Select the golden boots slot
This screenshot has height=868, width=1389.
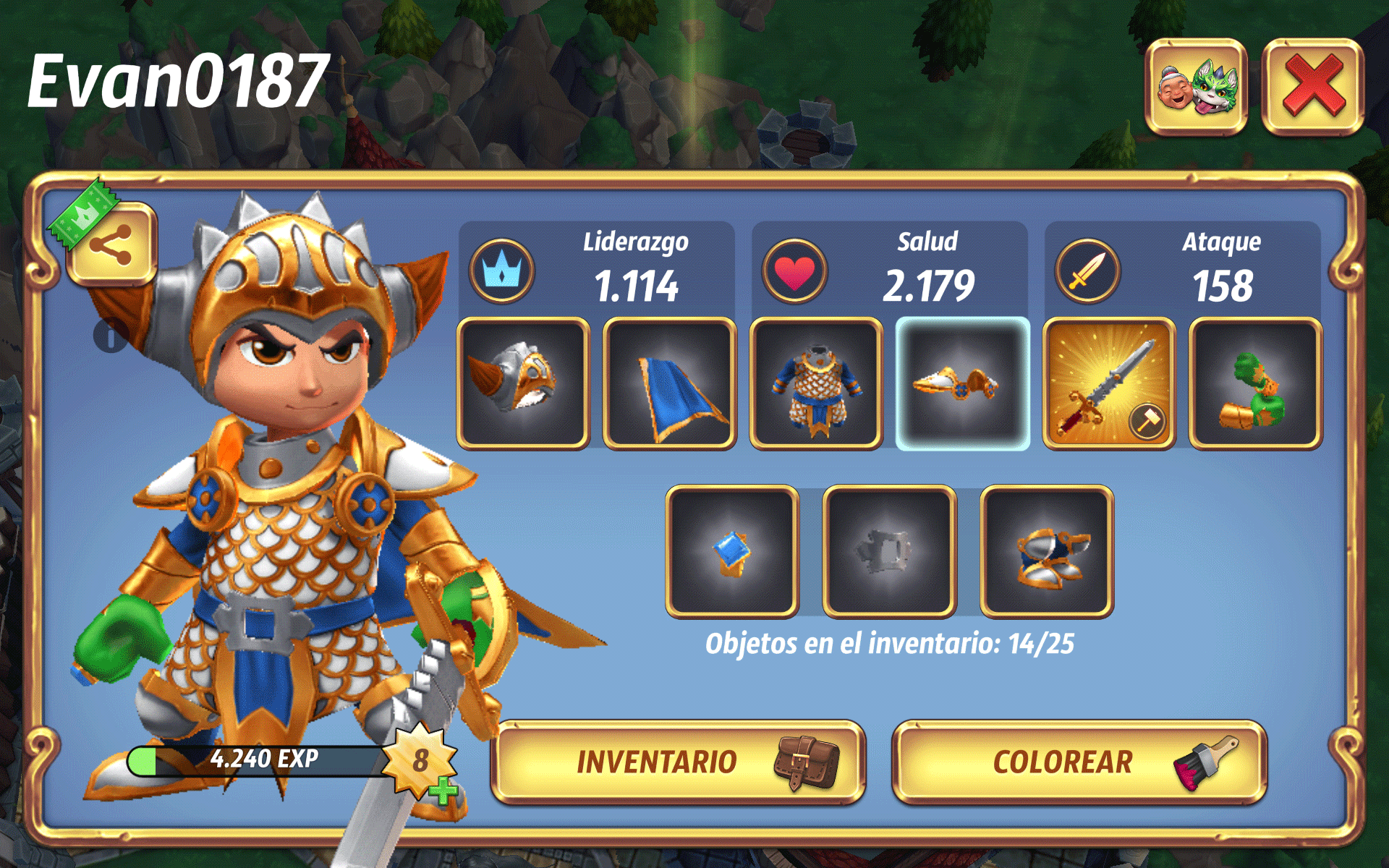(1047, 551)
